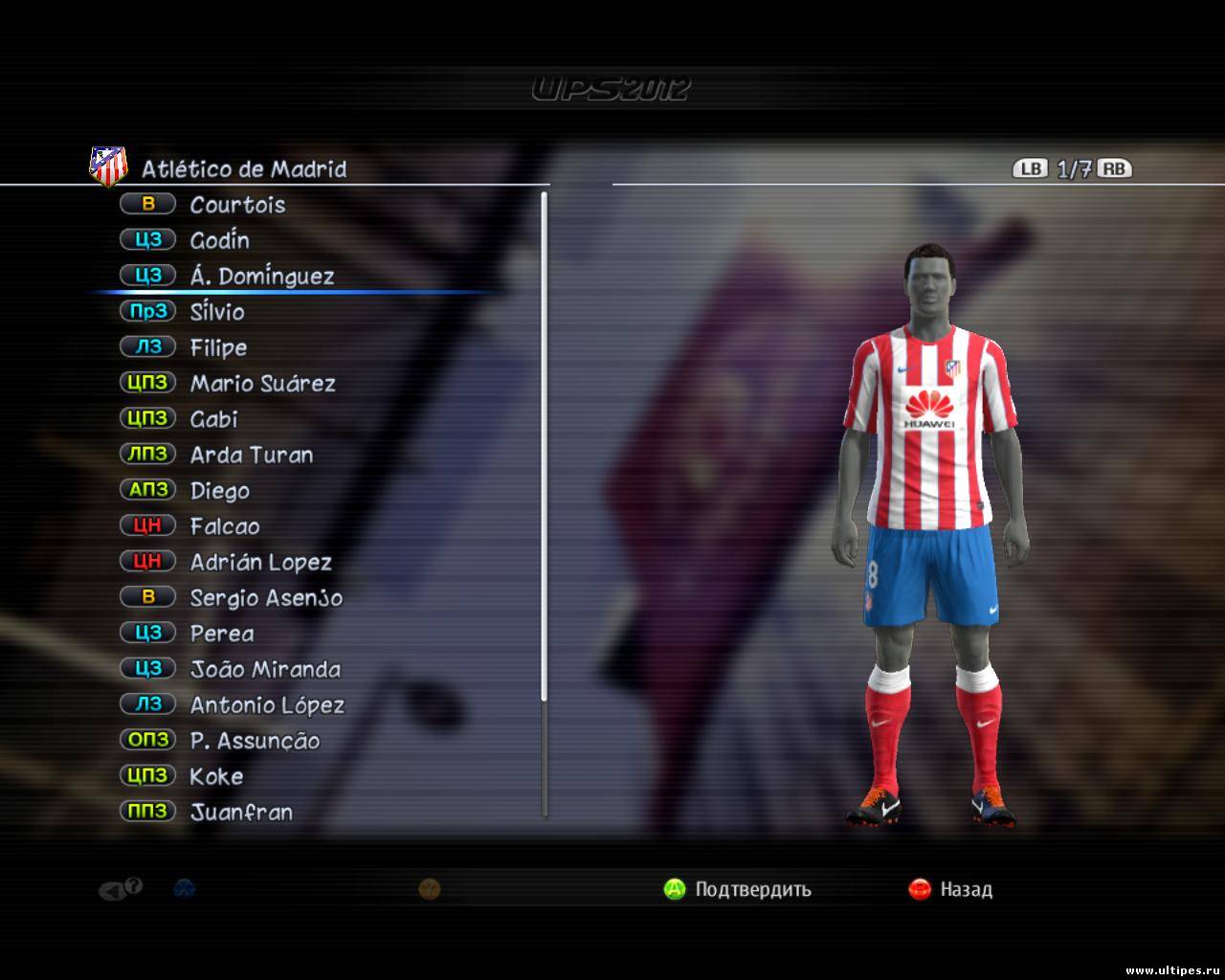Choose João Miranda entry
The image size is (1225, 980).
pos(265,669)
